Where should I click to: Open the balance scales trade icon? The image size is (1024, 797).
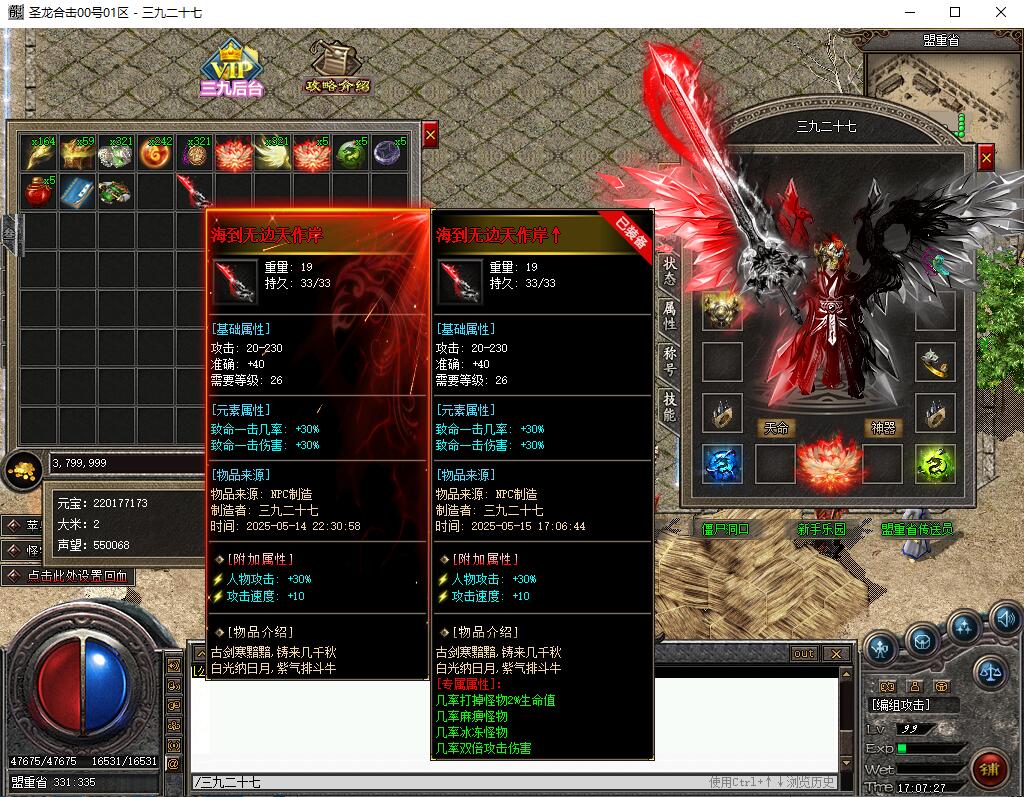point(990,672)
